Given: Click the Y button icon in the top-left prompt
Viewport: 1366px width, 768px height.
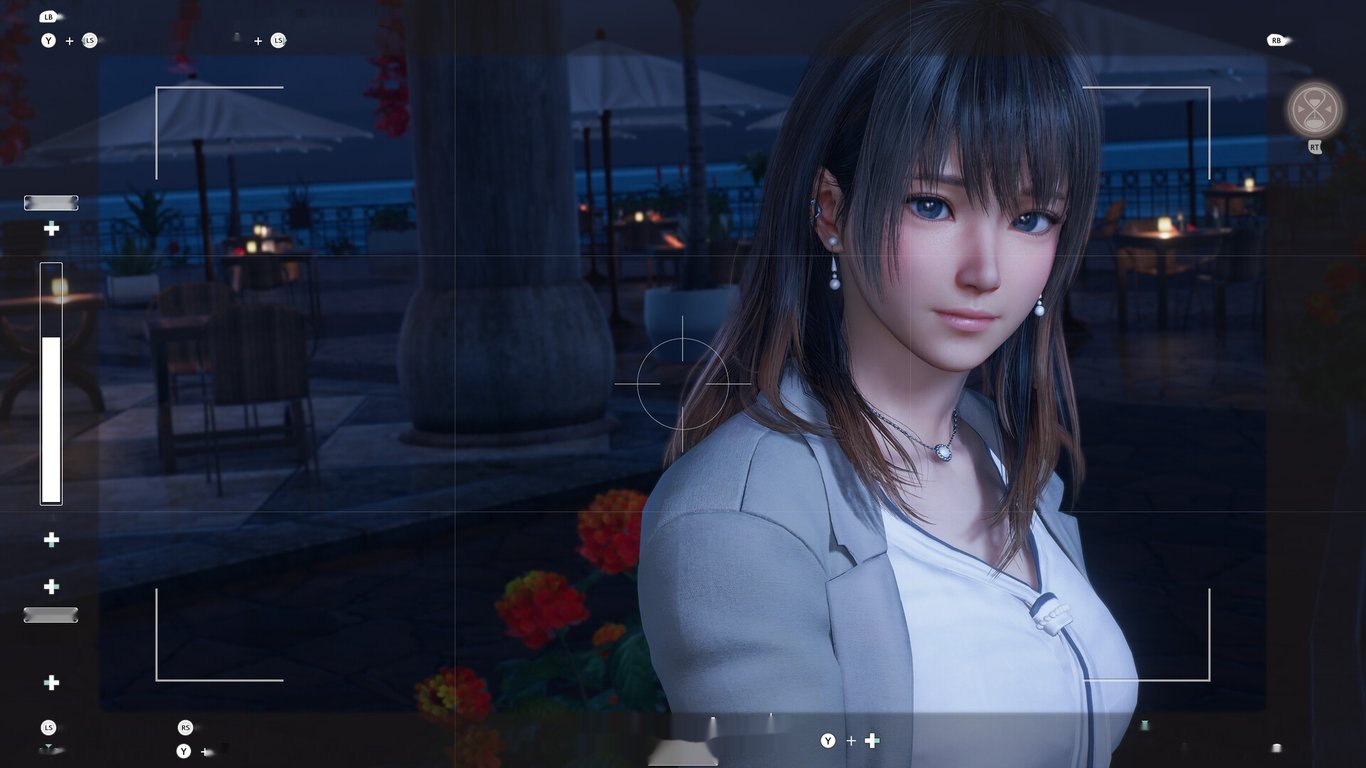Looking at the screenshot, I should tap(47, 41).
